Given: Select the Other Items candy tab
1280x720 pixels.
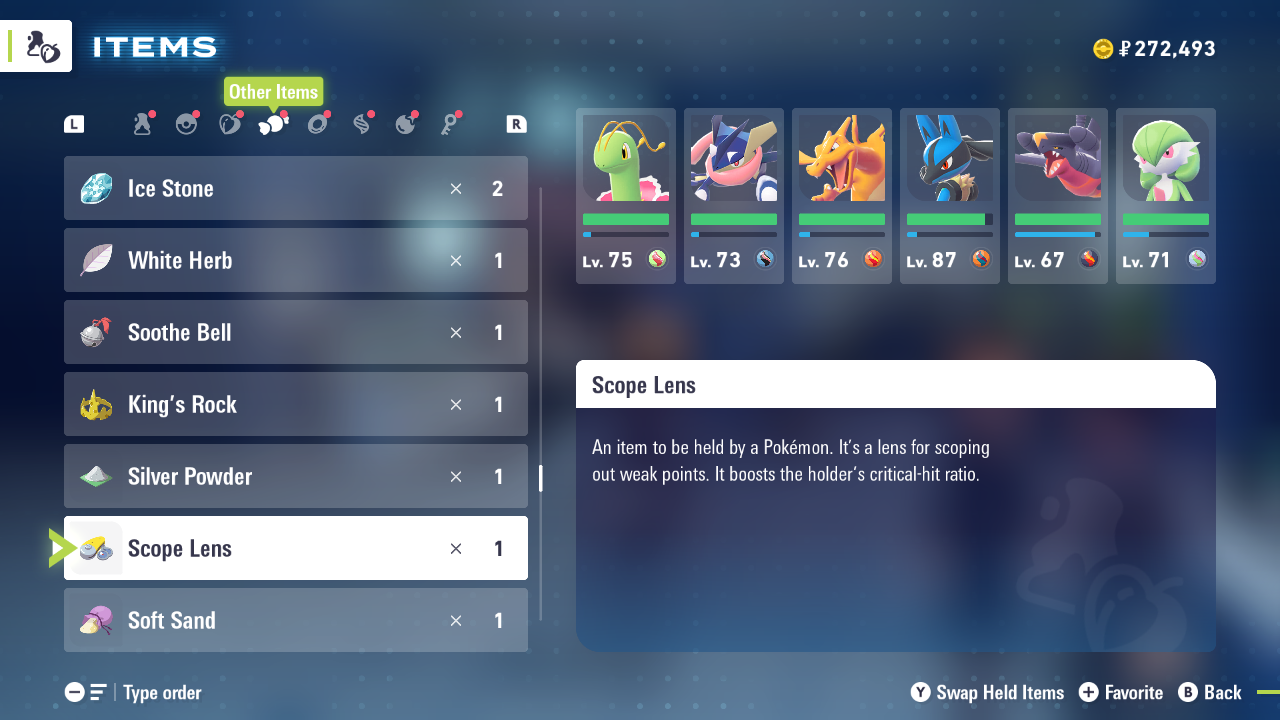Looking at the screenshot, I should 273,124.
